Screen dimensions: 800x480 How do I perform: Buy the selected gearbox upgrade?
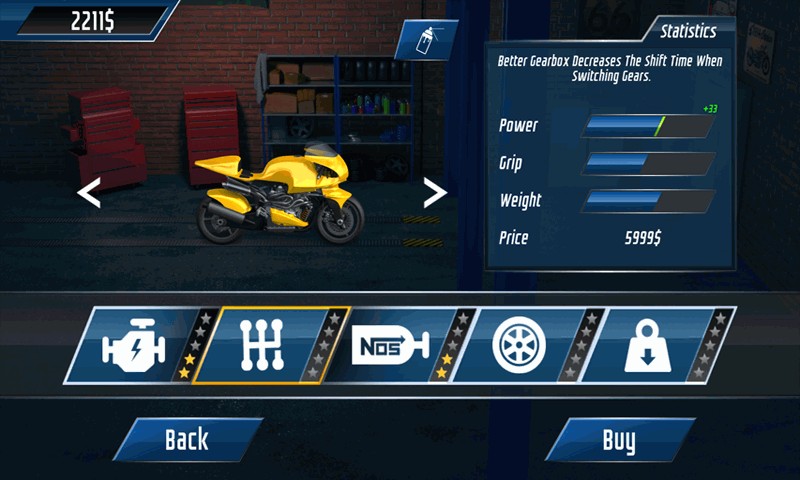tap(619, 439)
